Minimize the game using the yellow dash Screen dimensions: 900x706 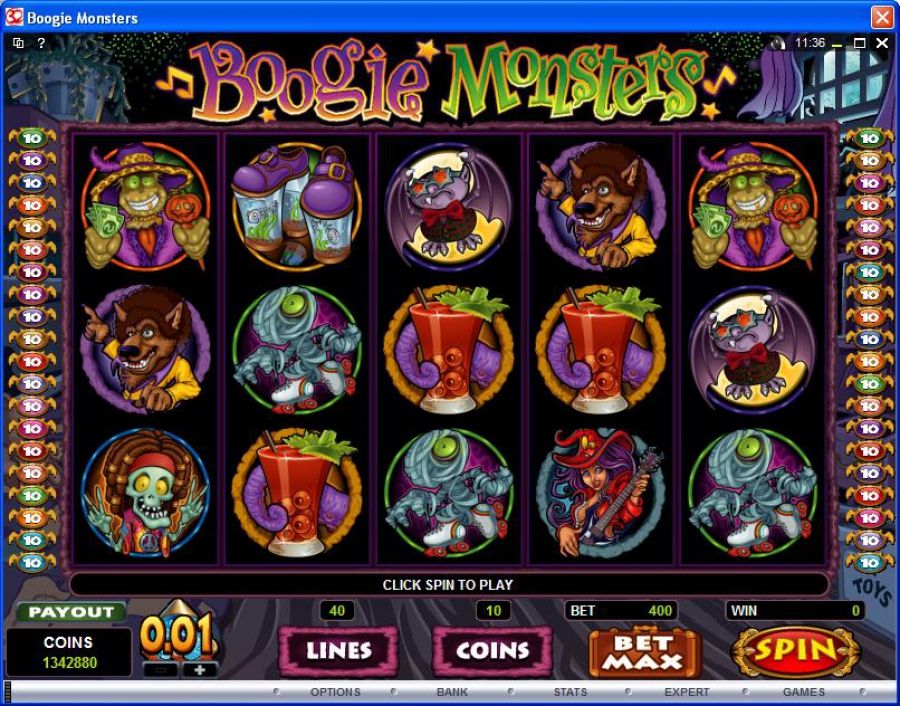coord(836,44)
